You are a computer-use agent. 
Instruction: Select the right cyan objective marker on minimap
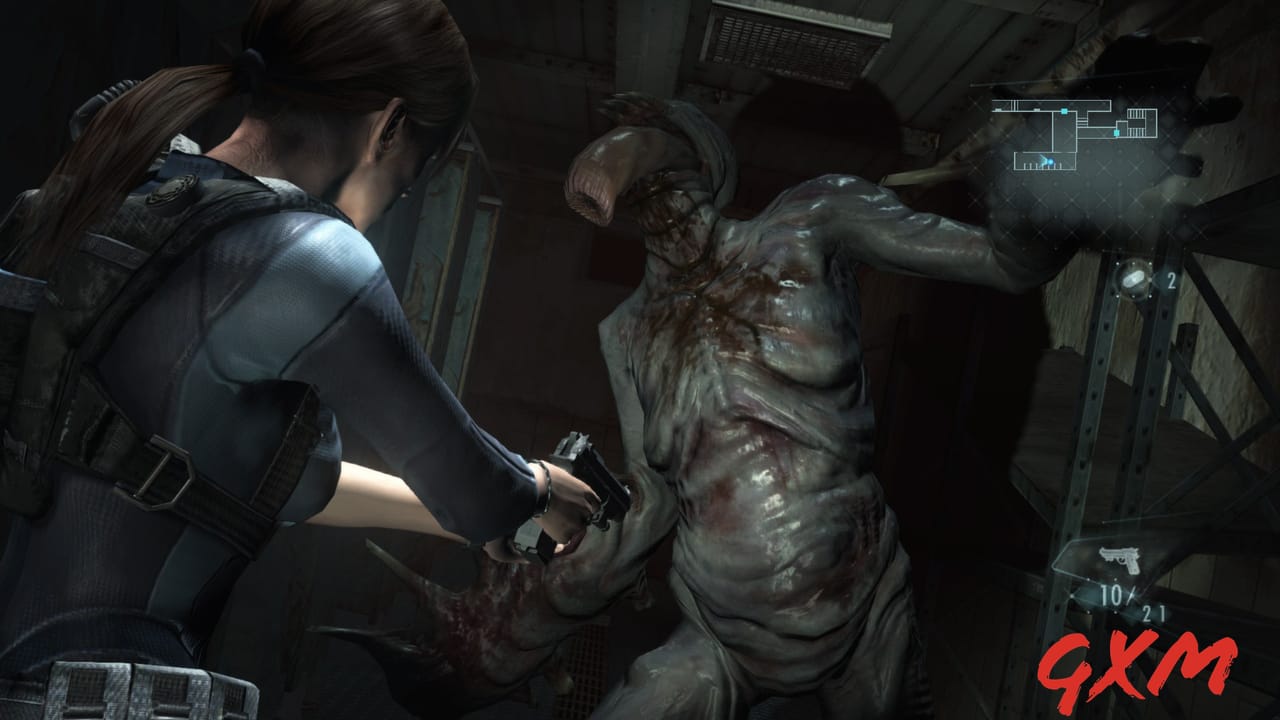[x=1117, y=132]
